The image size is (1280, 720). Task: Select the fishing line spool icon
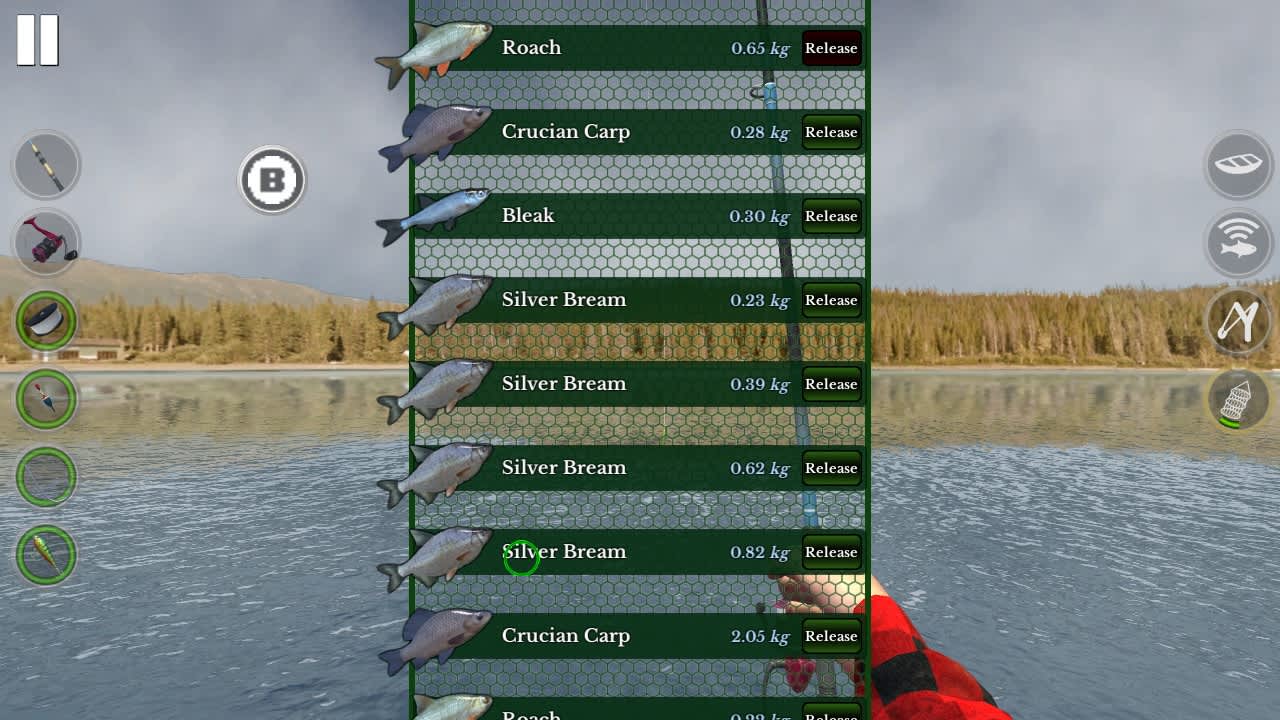click(45, 321)
